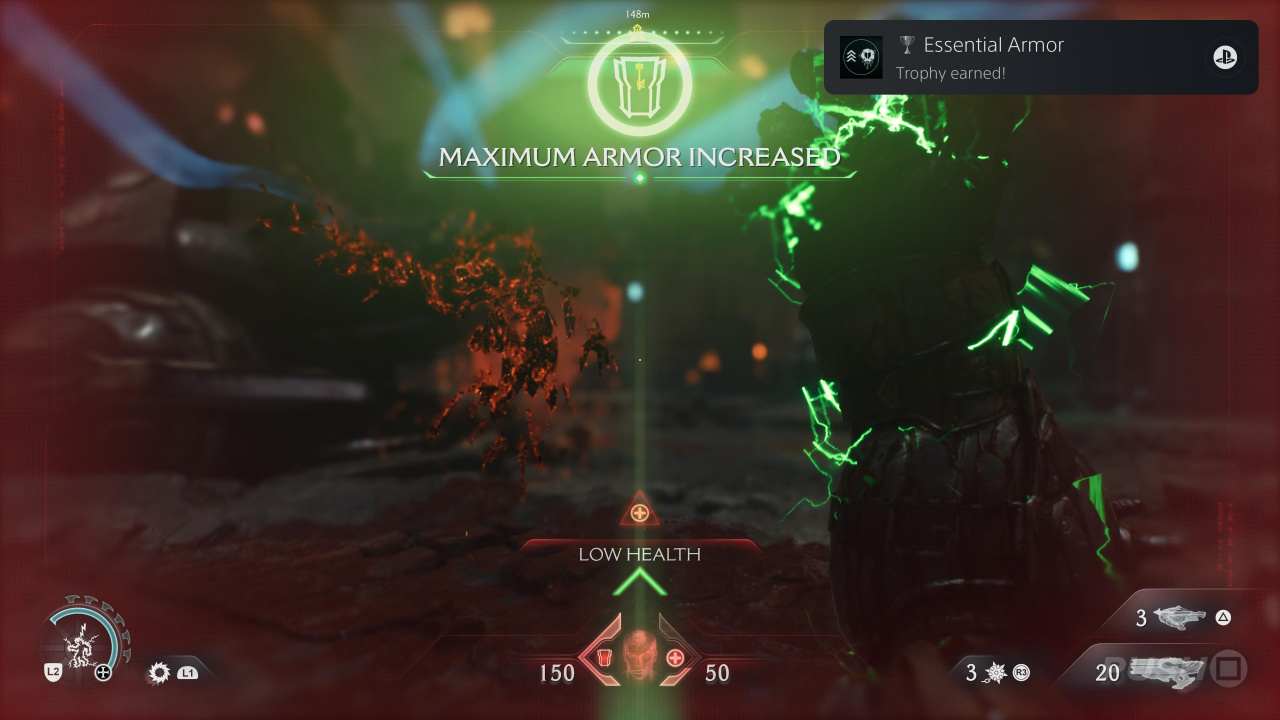Select the armor upgrade emblem circle
The height and width of the screenshot is (720, 1280).
pos(640,85)
